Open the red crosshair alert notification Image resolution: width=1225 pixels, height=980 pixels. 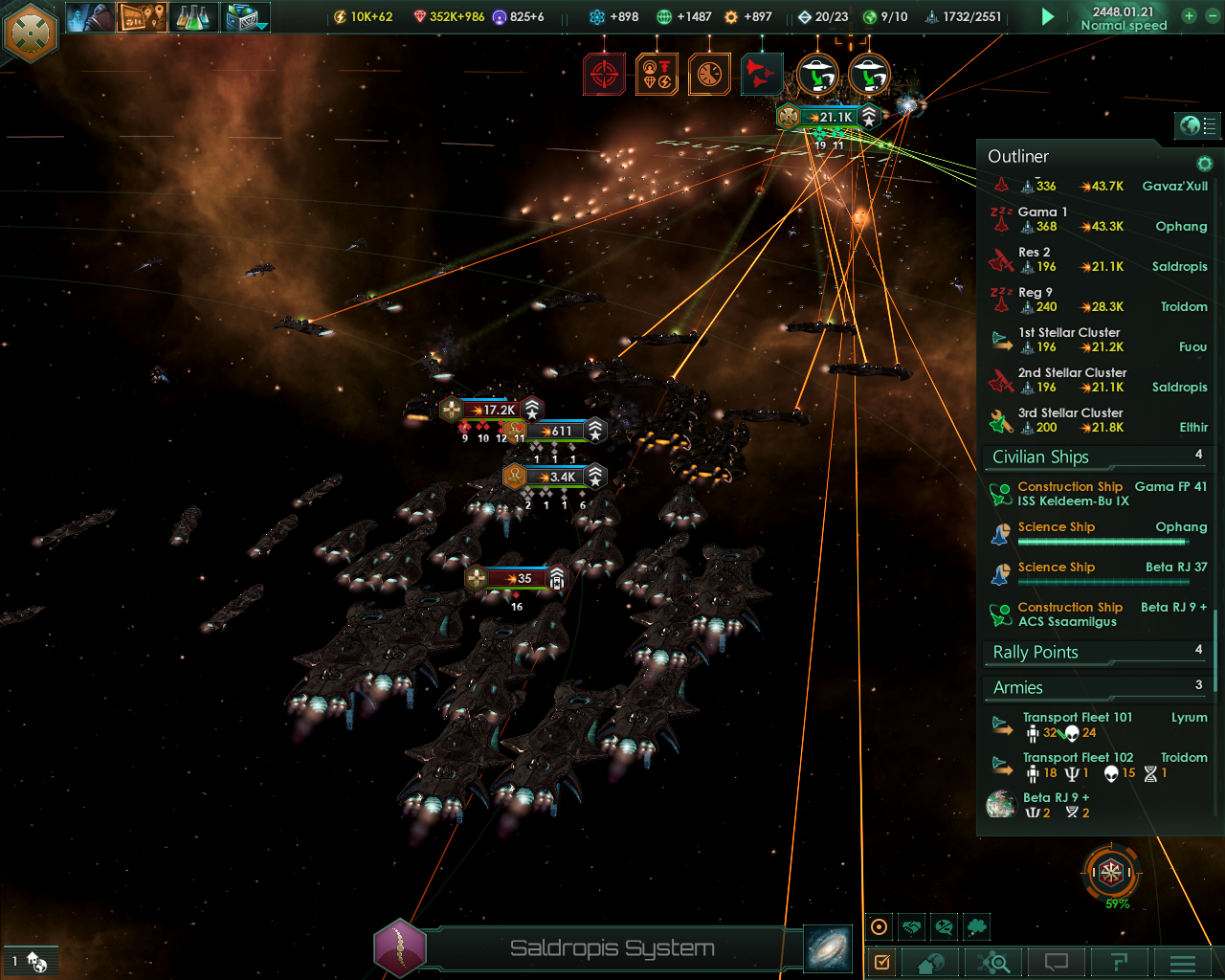605,74
